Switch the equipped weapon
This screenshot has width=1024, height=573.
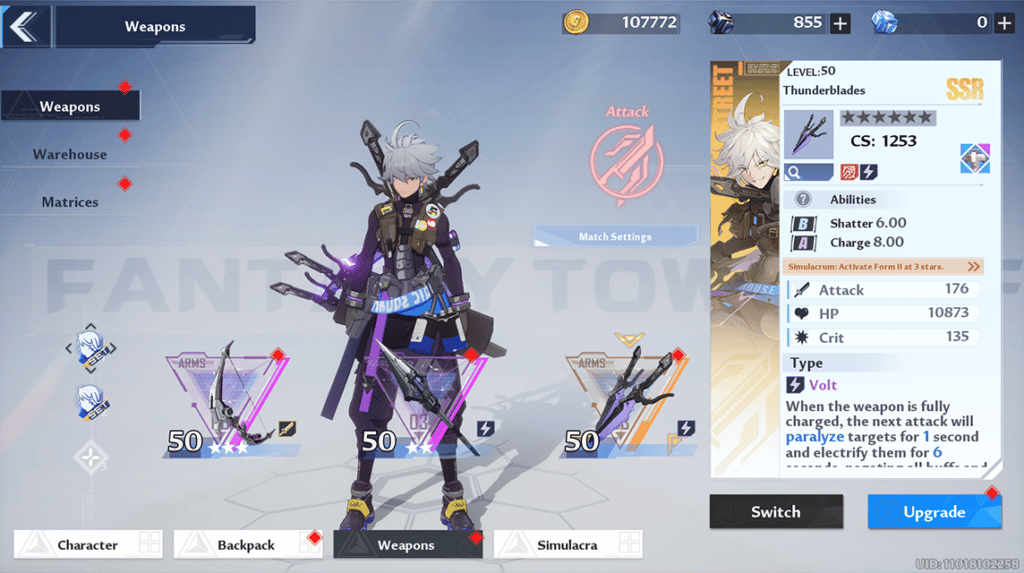pyautogui.click(x=776, y=512)
